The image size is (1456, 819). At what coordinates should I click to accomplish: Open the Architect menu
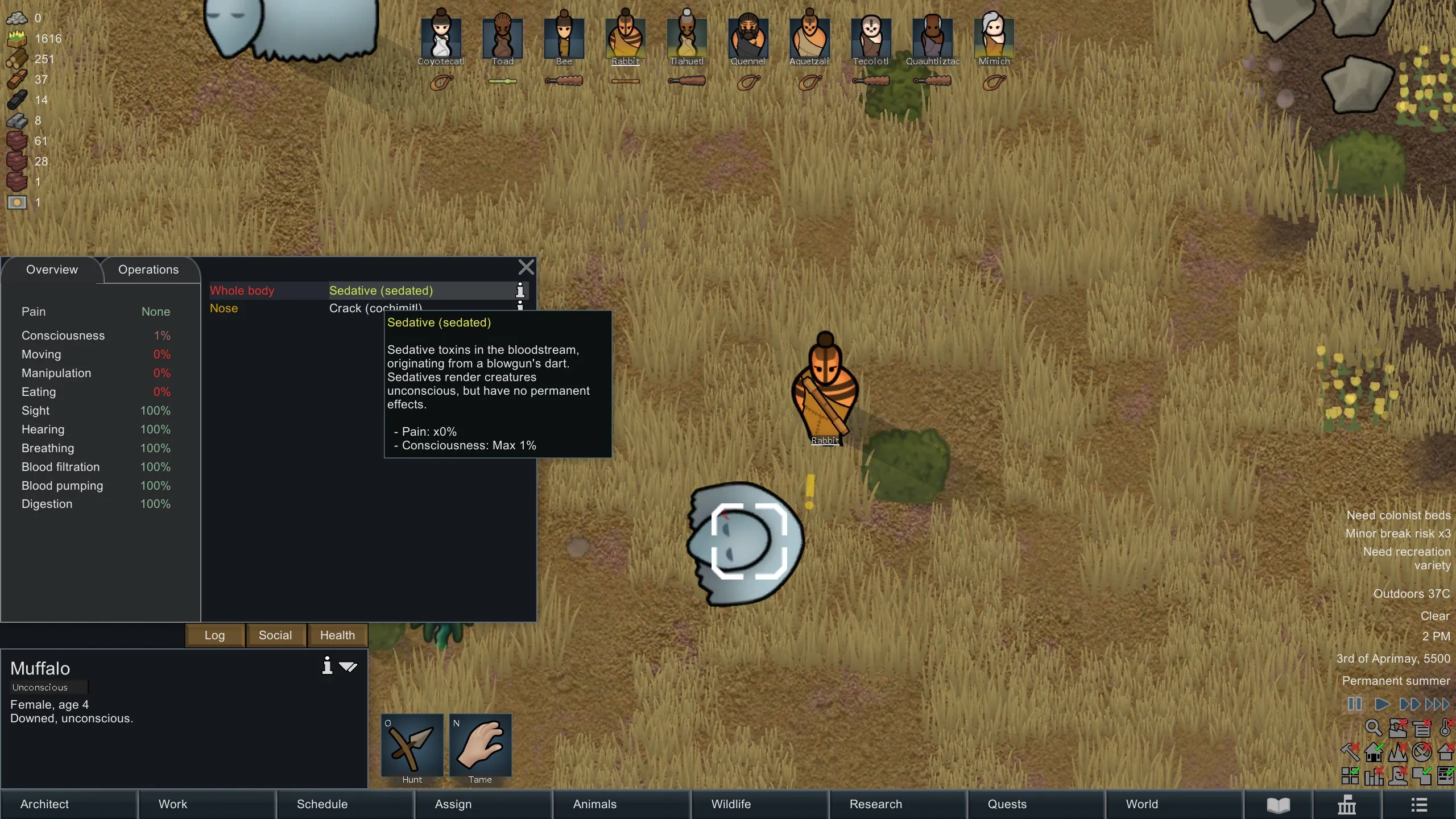(68, 804)
